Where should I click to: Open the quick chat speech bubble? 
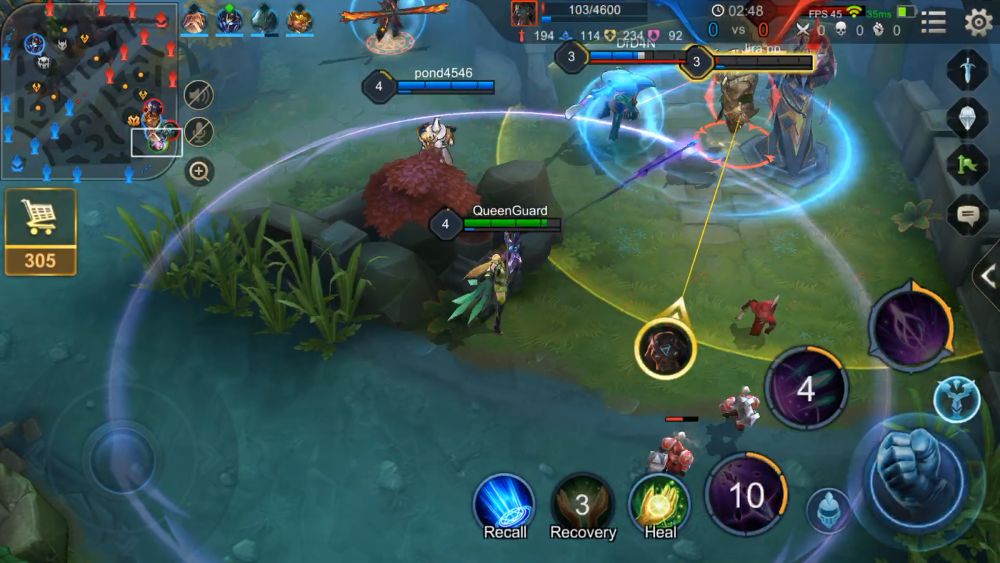coord(967,213)
